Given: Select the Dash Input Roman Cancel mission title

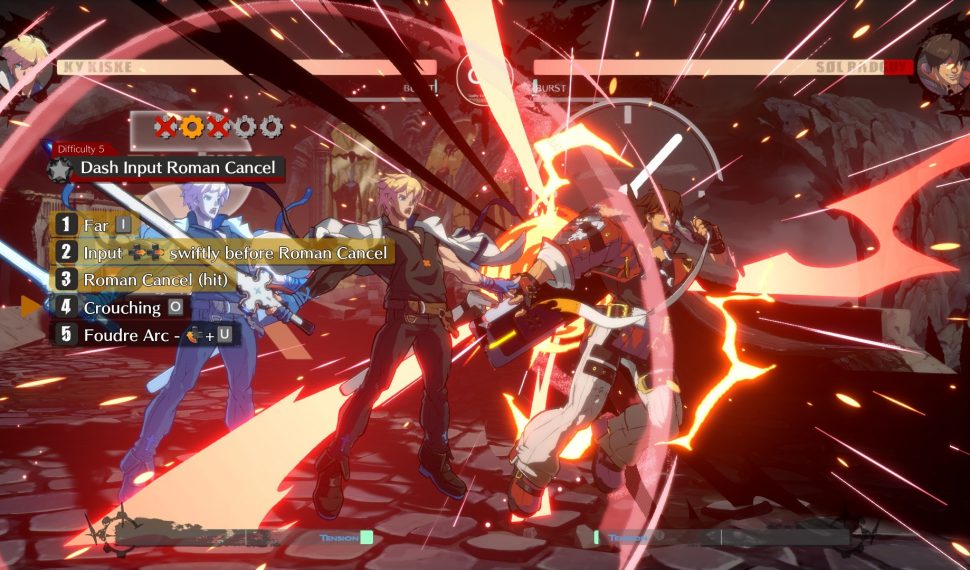Looking at the screenshot, I should (178, 168).
